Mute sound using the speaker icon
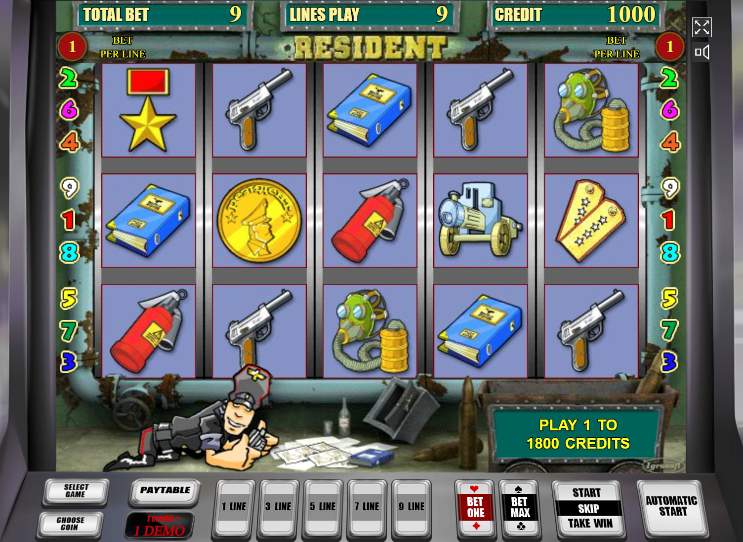Image resolution: width=743 pixels, height=542 pixels. coord(702,52)
